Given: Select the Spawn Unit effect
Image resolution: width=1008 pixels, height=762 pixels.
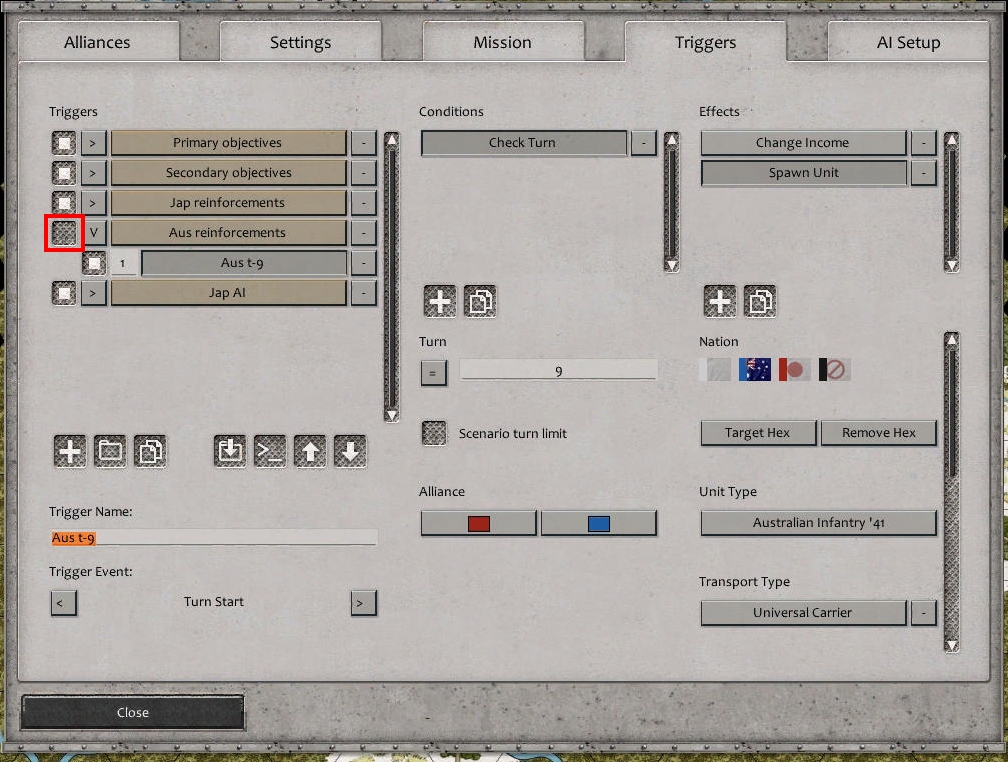Looking at the screenshot, I should 803,173.
